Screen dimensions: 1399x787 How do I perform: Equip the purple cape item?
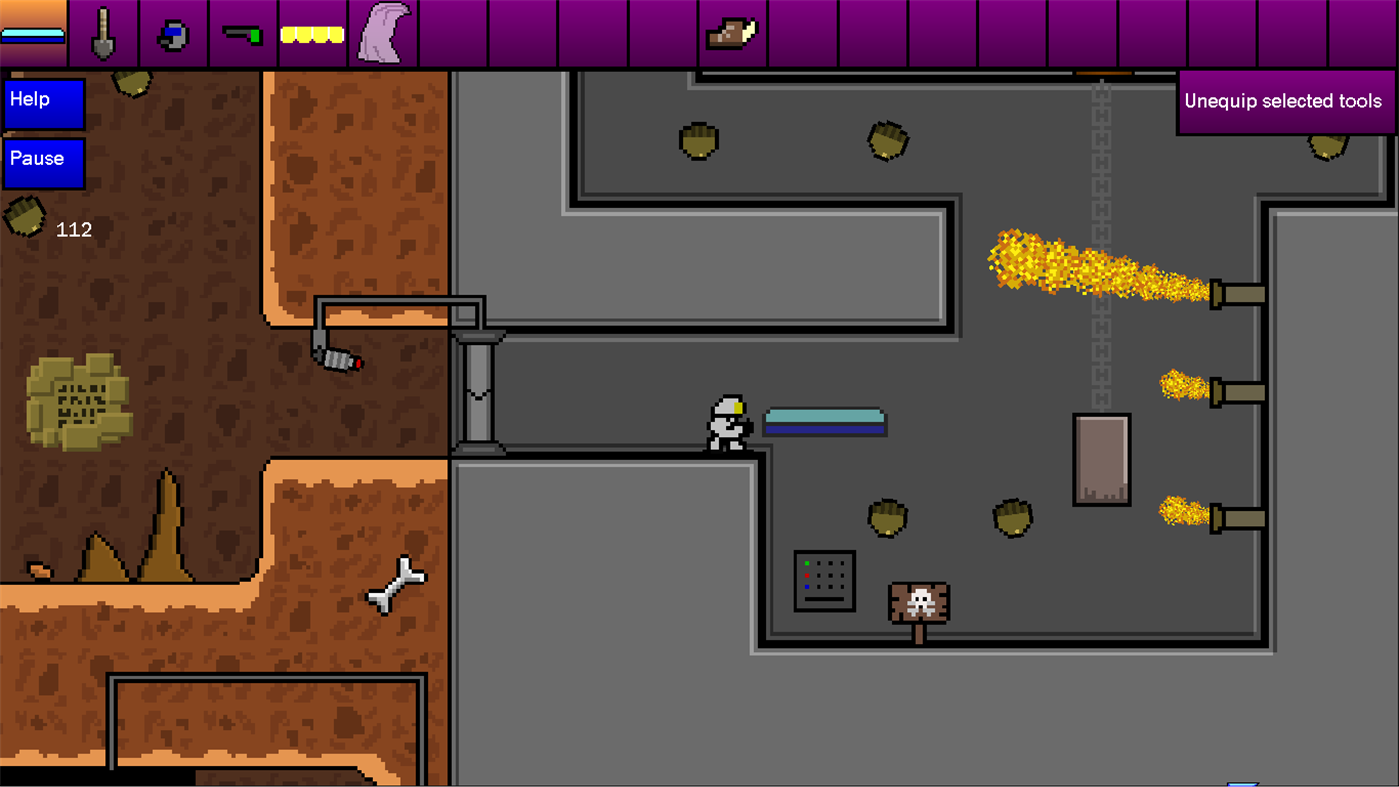click(x=383, y=30)
